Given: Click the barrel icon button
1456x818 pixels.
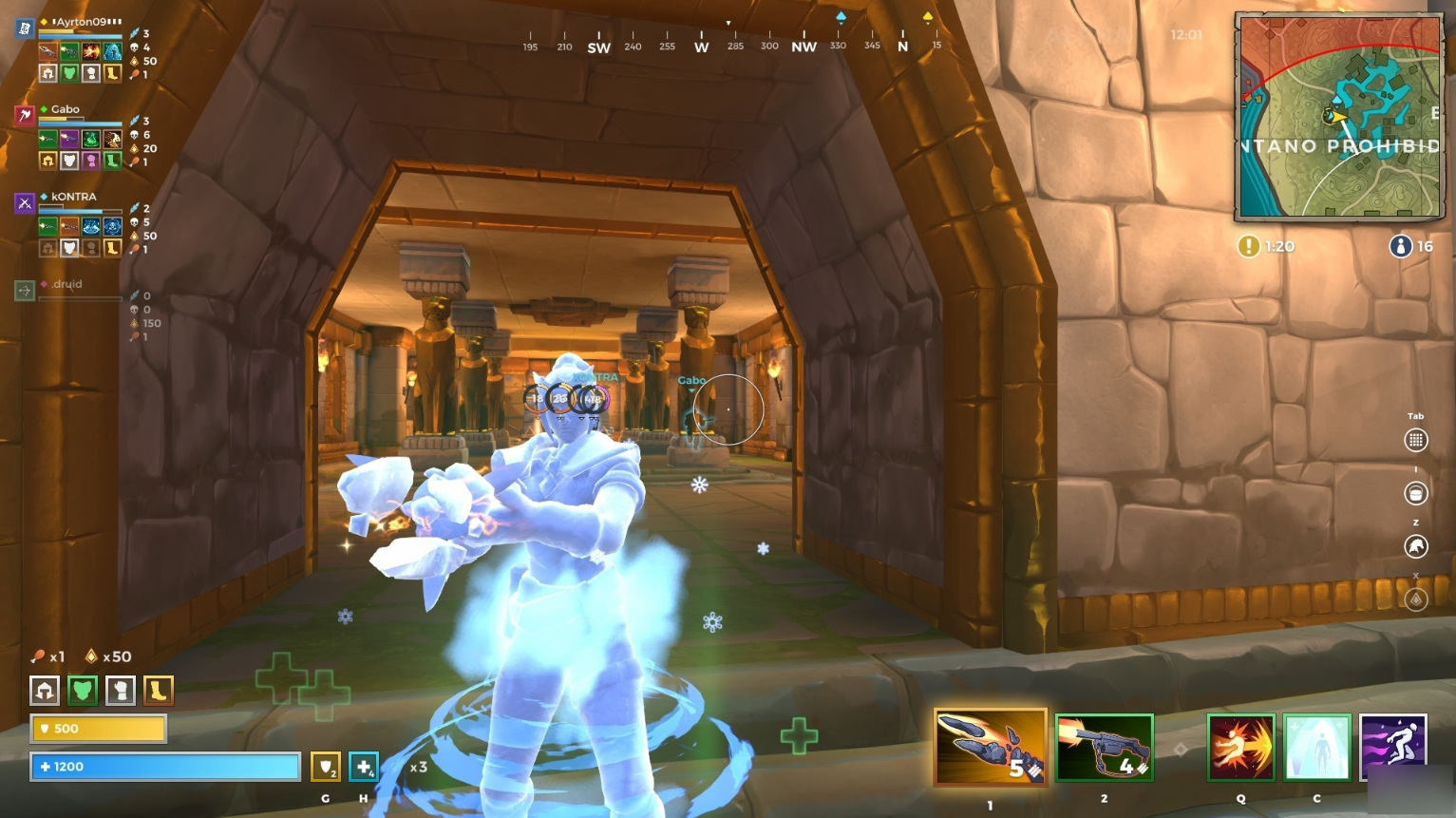Looking at the screenshot, I should [1415, 493].
